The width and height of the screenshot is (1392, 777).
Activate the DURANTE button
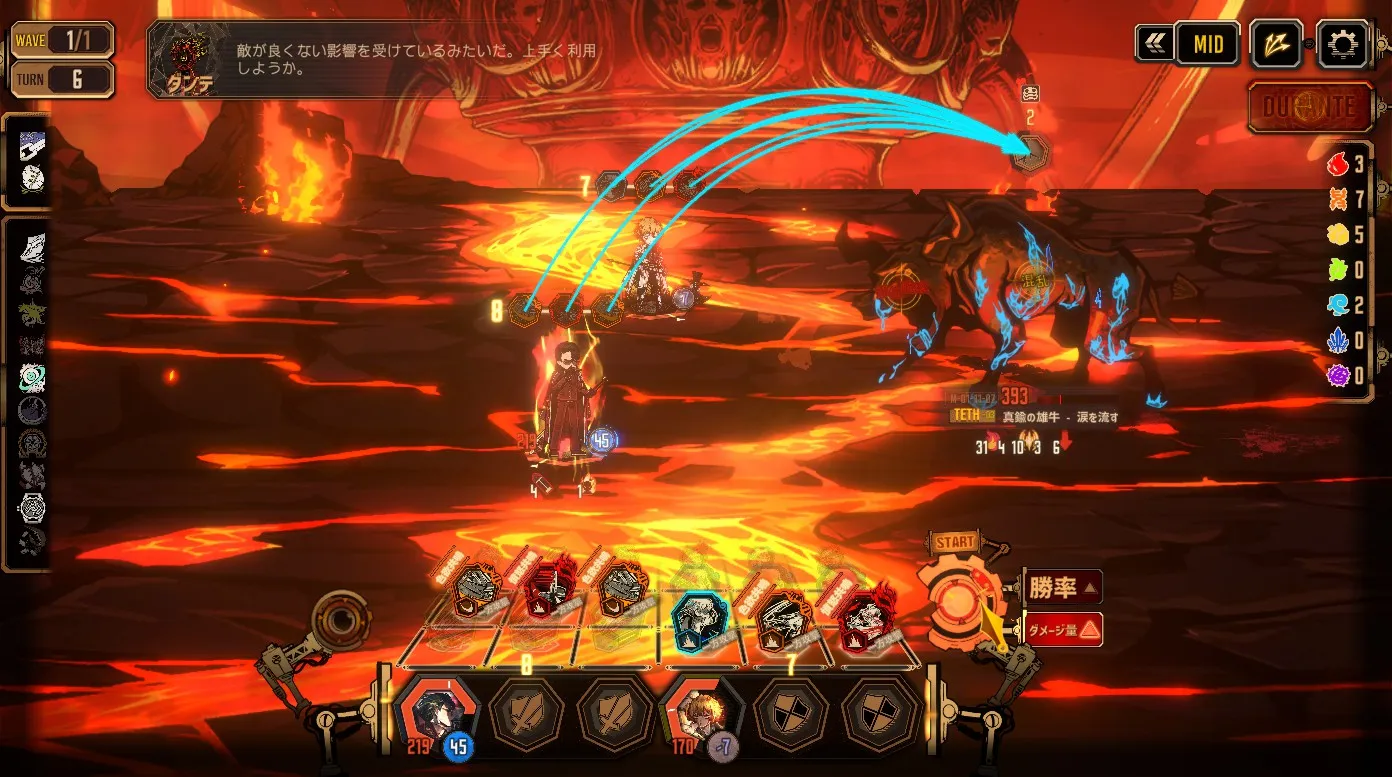[1310, 108]
